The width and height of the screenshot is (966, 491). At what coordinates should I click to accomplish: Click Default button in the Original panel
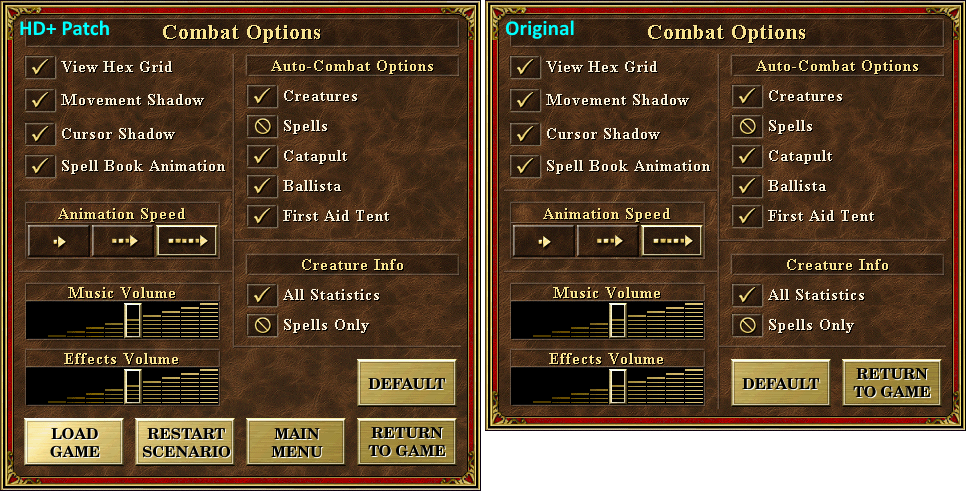[x=781, y=383]
